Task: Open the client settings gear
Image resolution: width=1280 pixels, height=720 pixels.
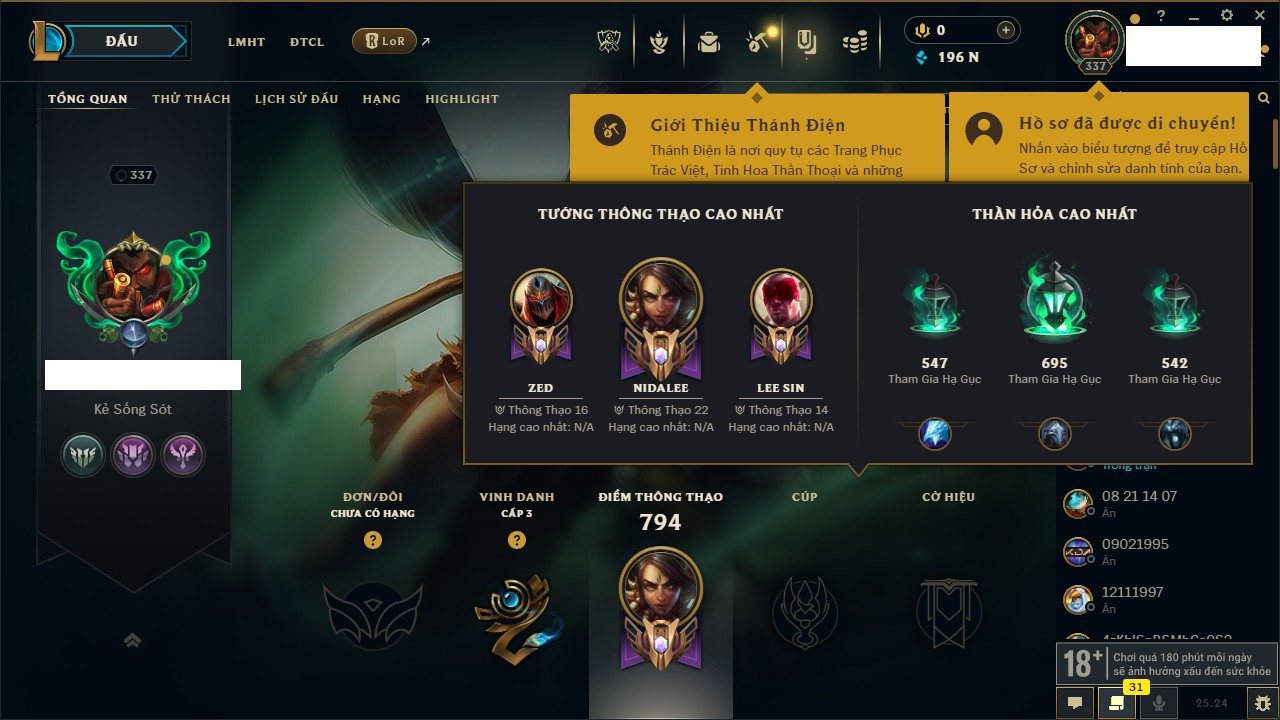Action: coord(1227,16)
